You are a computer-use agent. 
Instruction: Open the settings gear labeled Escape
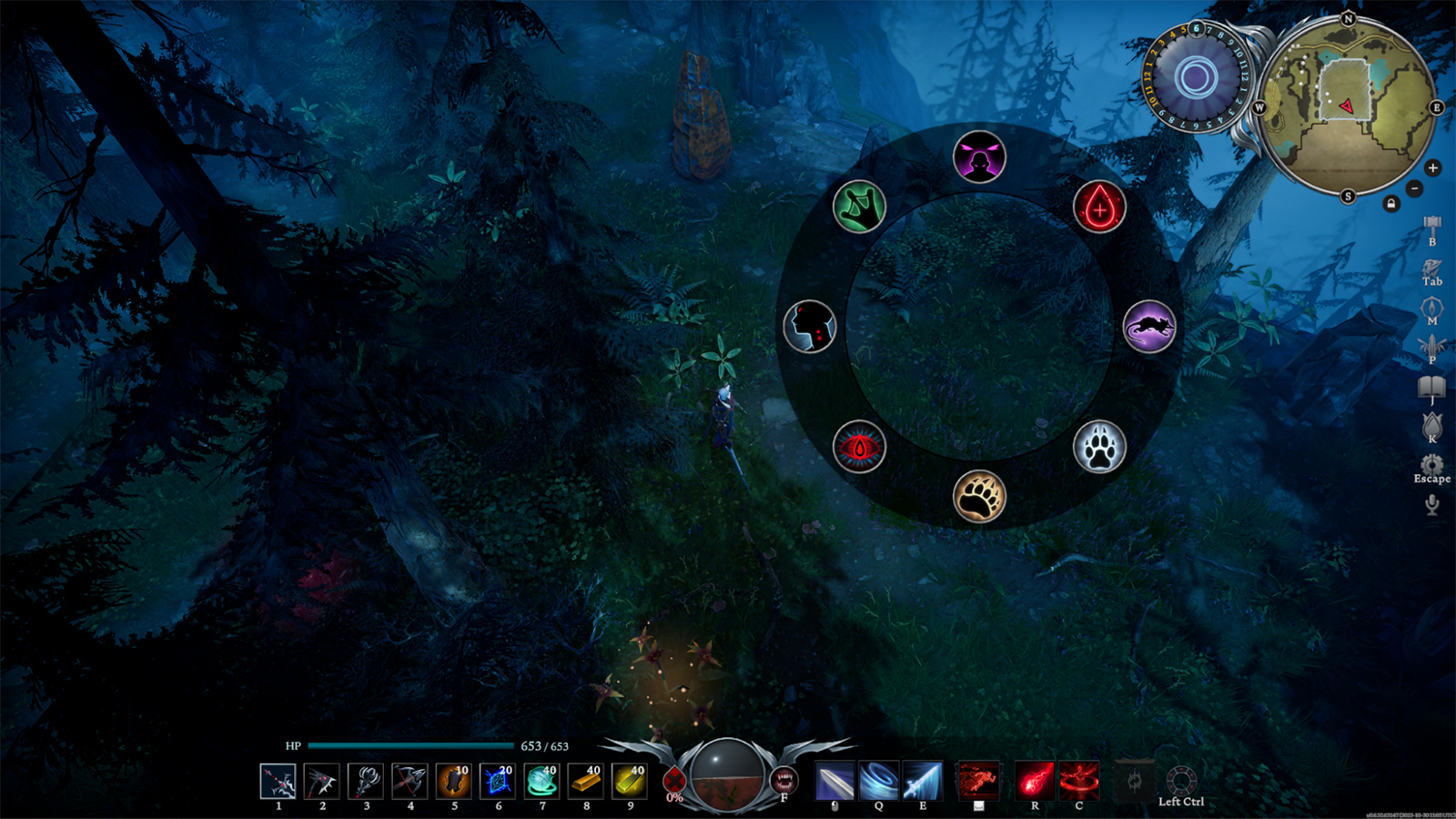click(1431, 464)
